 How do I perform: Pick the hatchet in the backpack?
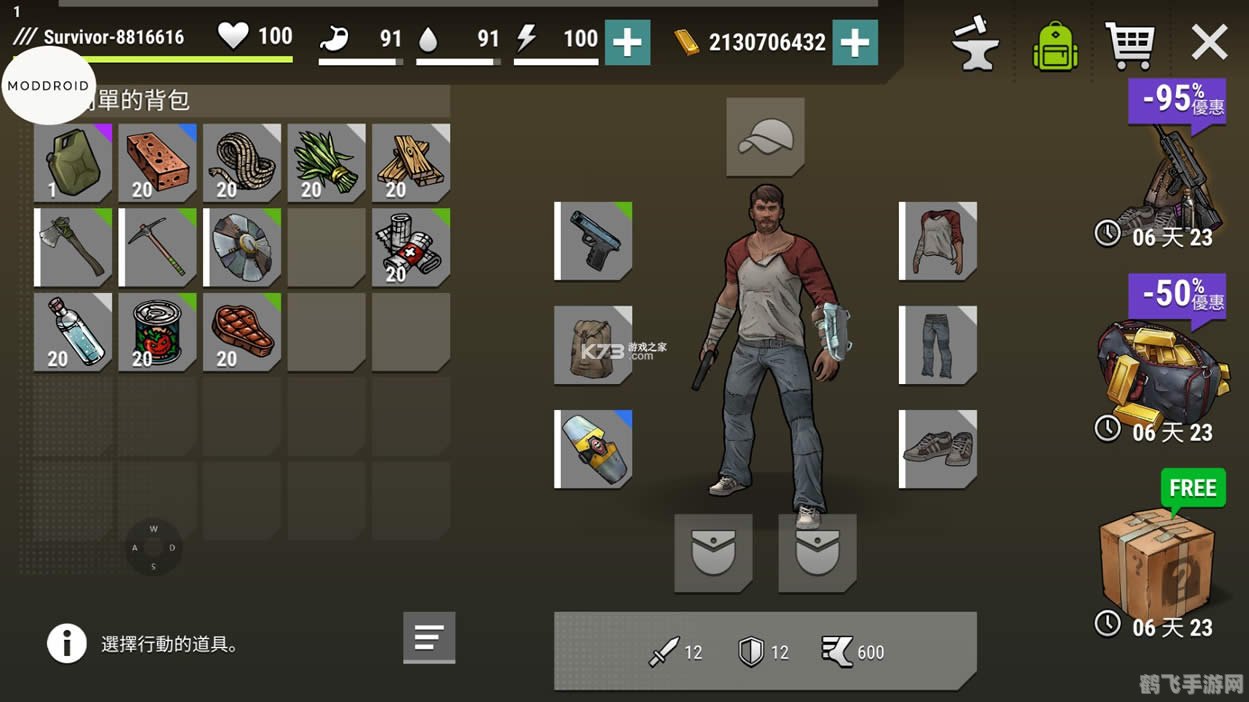[x=75, y=247]
